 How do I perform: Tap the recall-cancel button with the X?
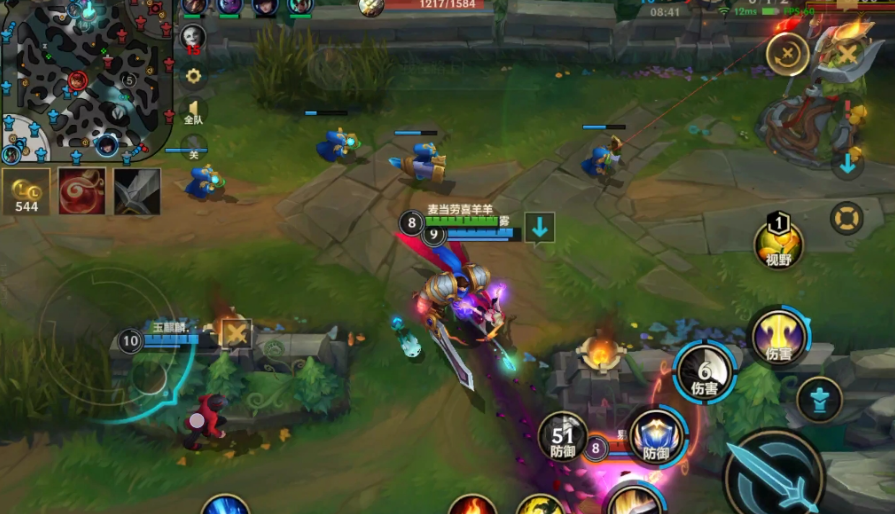tap(788, 54)
